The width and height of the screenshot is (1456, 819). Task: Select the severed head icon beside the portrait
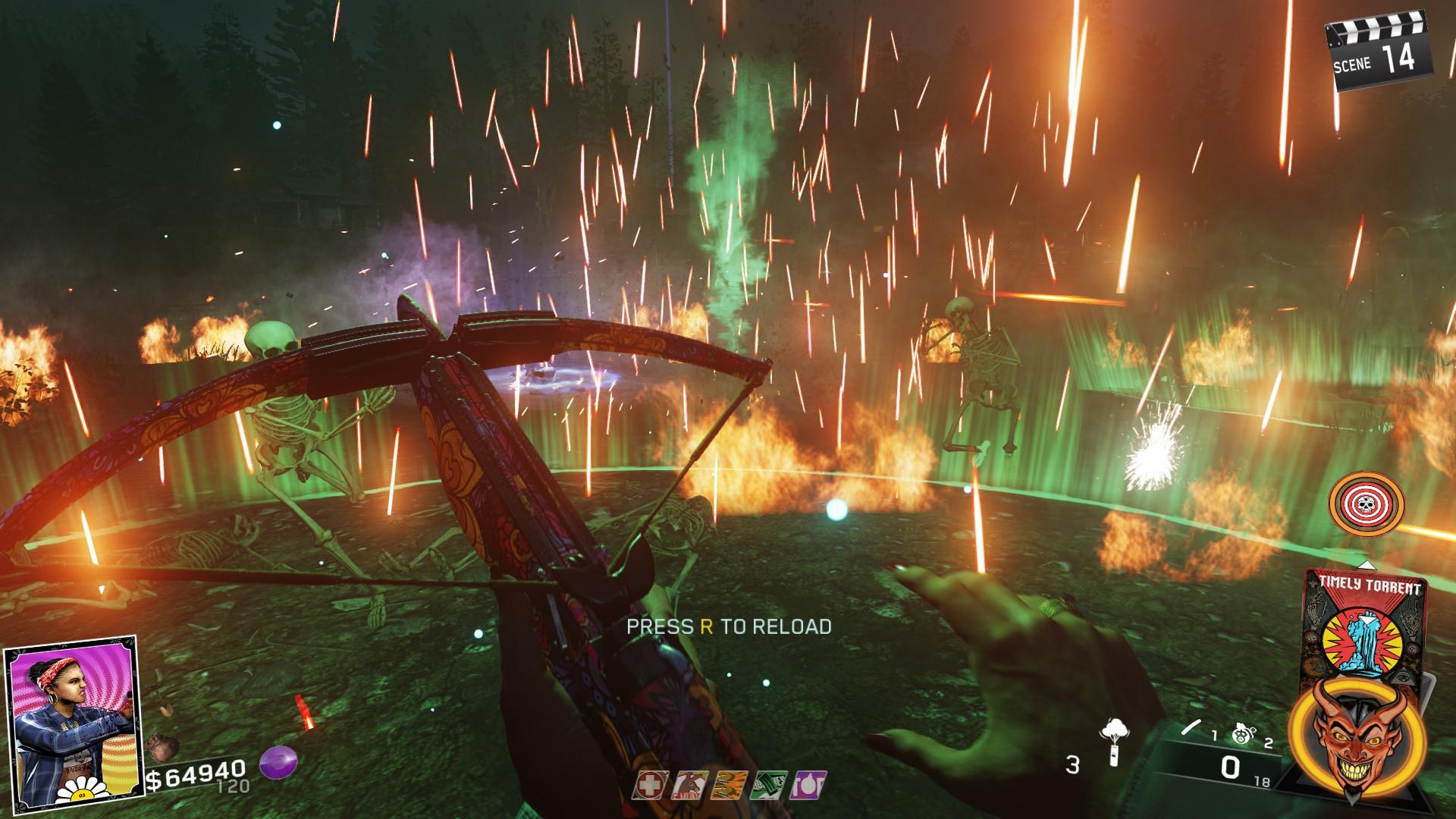point(164,747)
